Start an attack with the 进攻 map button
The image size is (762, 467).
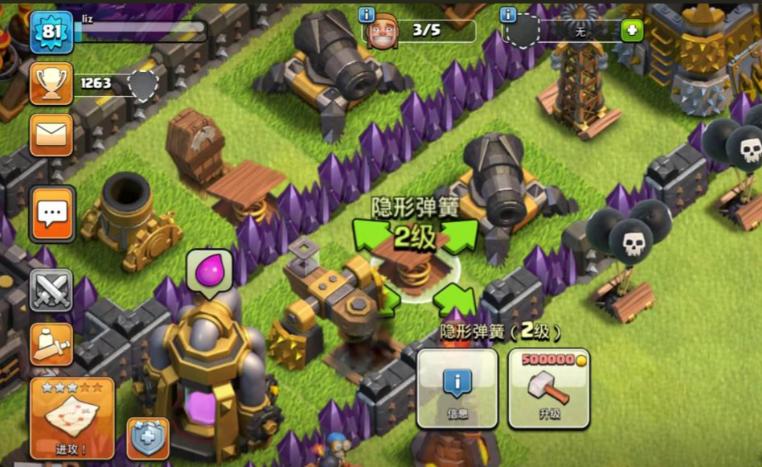click(x=71, y=417)
